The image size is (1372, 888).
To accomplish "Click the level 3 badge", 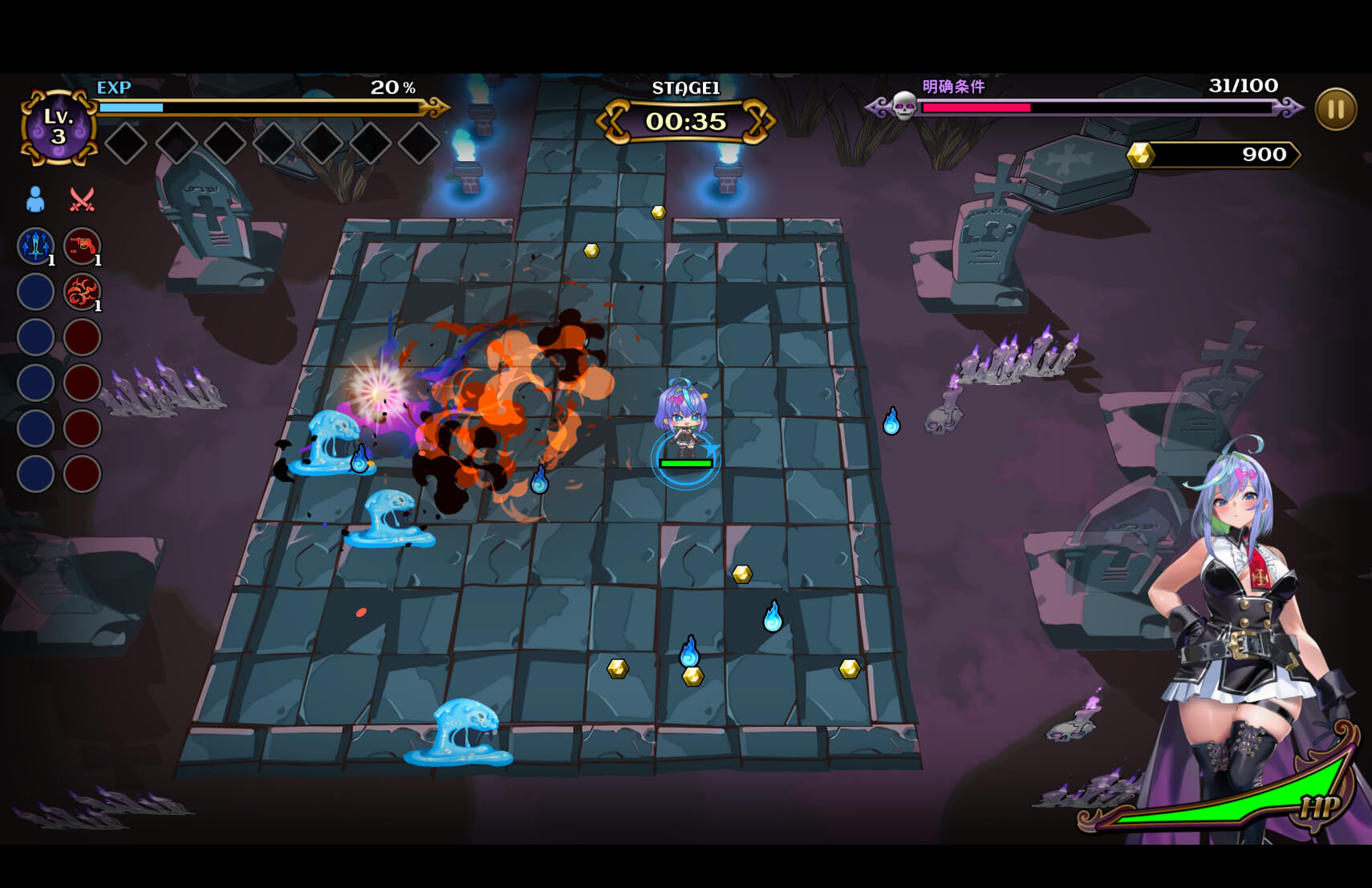I will (58, 127).
